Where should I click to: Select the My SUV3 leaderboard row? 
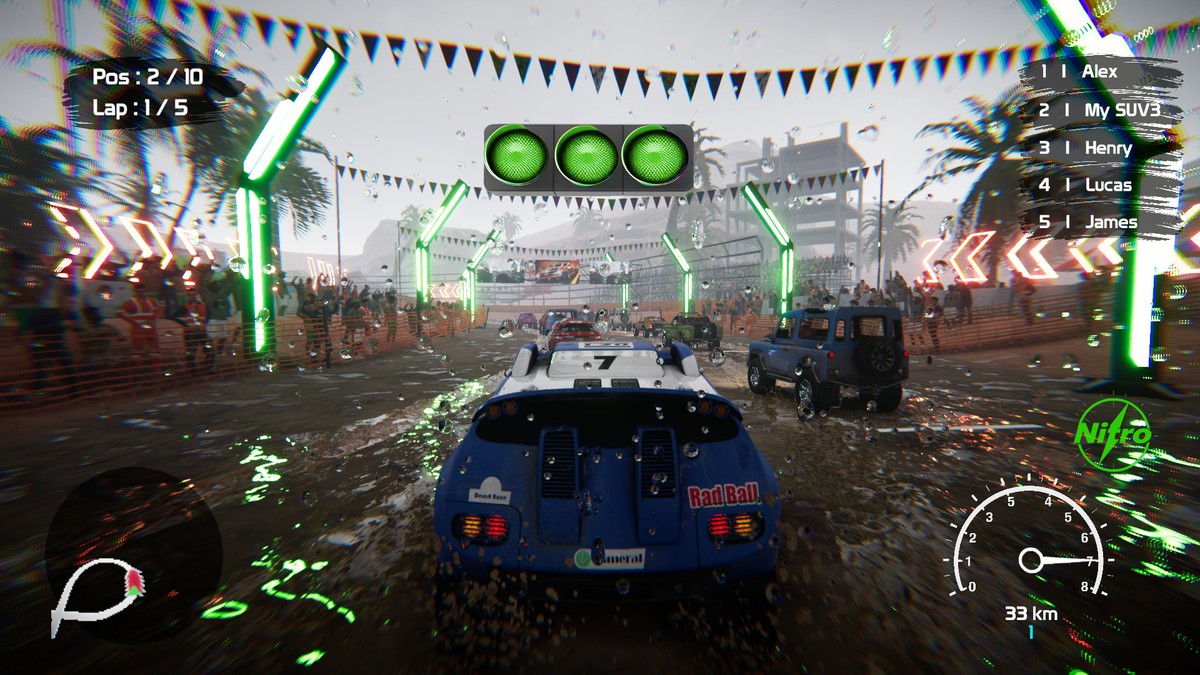click(1098, 110)
